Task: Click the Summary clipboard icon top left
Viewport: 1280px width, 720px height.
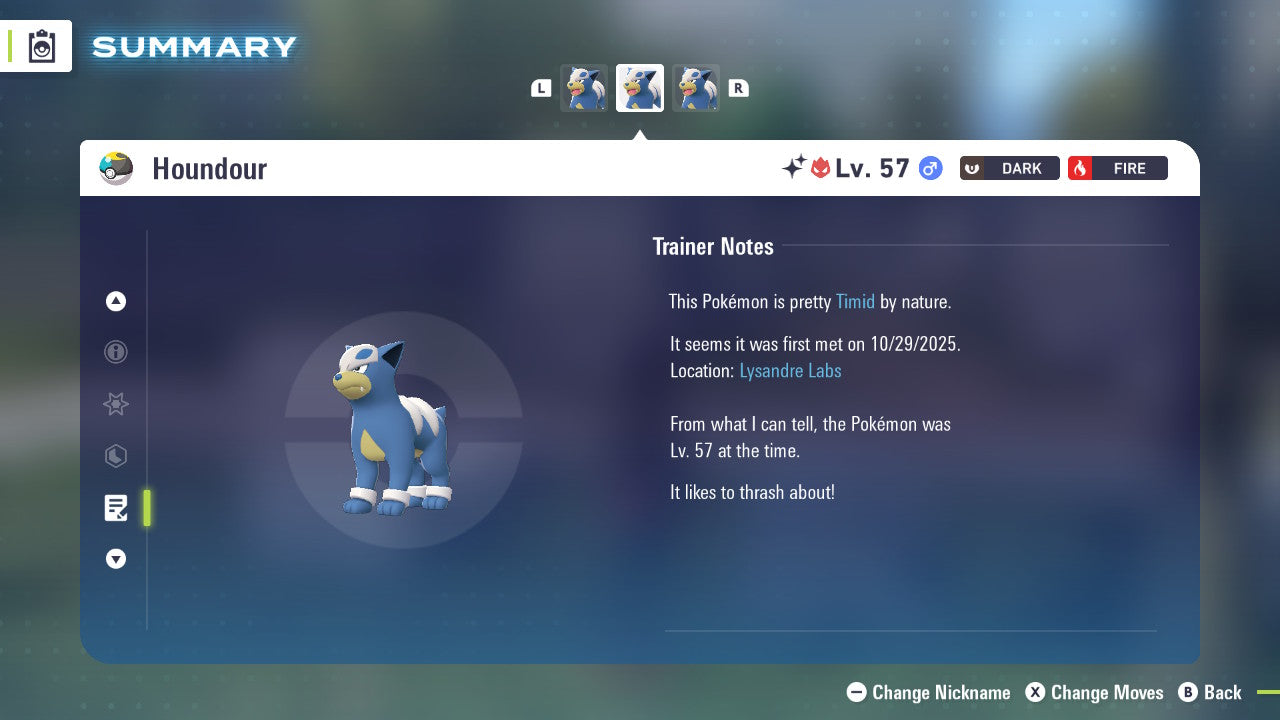Action: coord(42,46)
